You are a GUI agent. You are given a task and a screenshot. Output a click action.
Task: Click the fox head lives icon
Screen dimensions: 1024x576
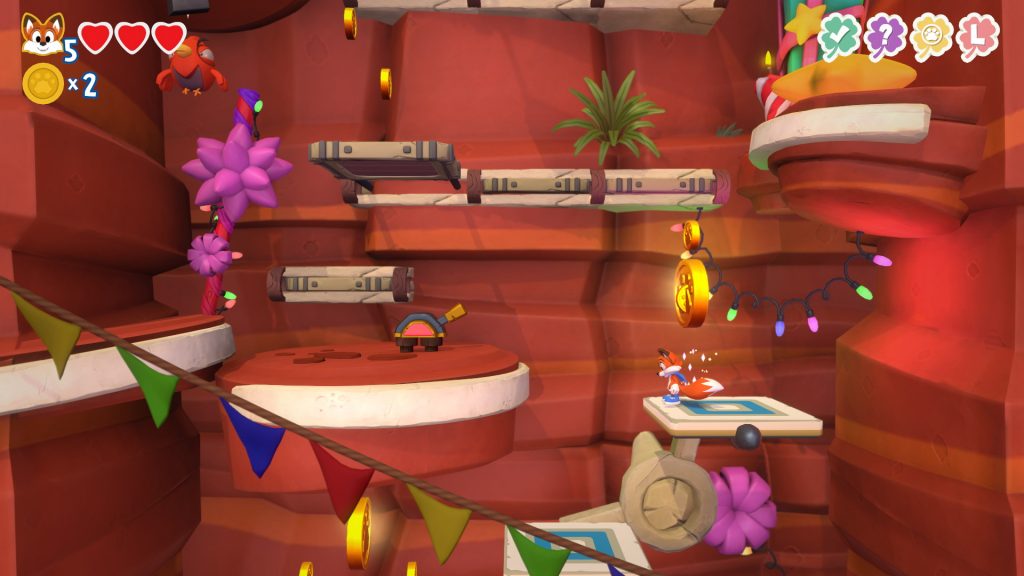(x=42, y=34)
